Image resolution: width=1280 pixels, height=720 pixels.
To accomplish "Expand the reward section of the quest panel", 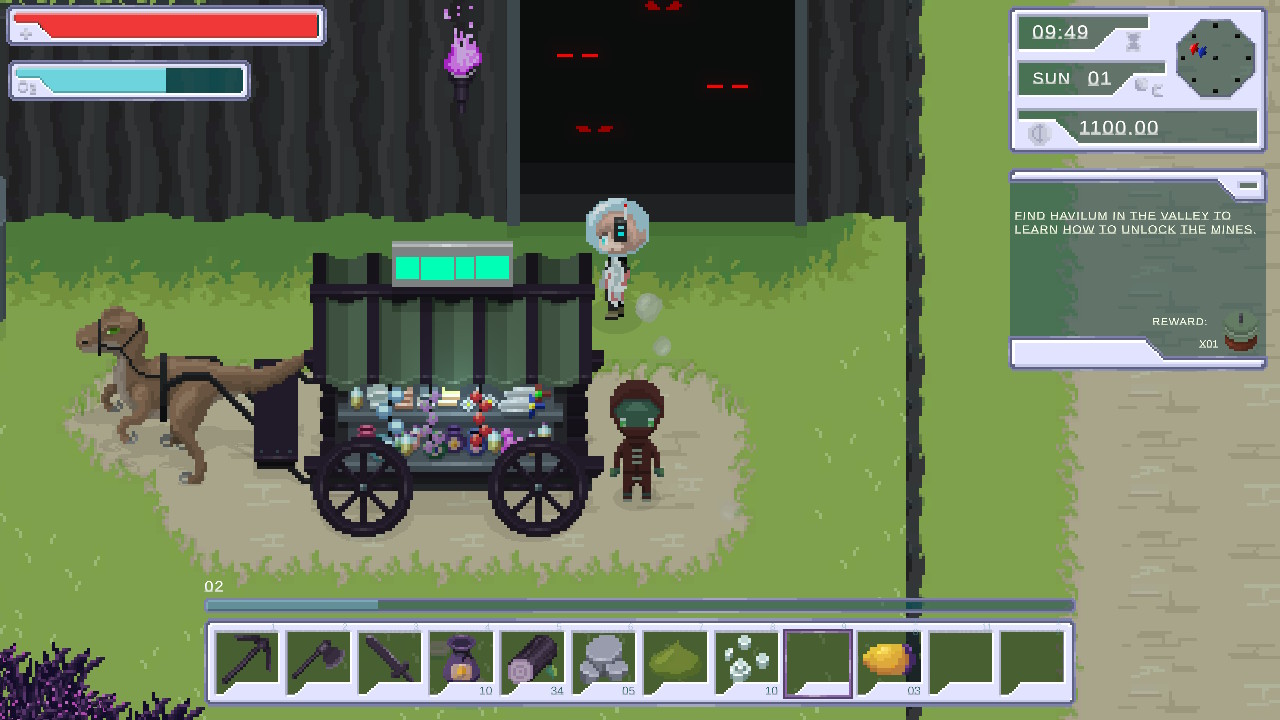I will 1179,321.
